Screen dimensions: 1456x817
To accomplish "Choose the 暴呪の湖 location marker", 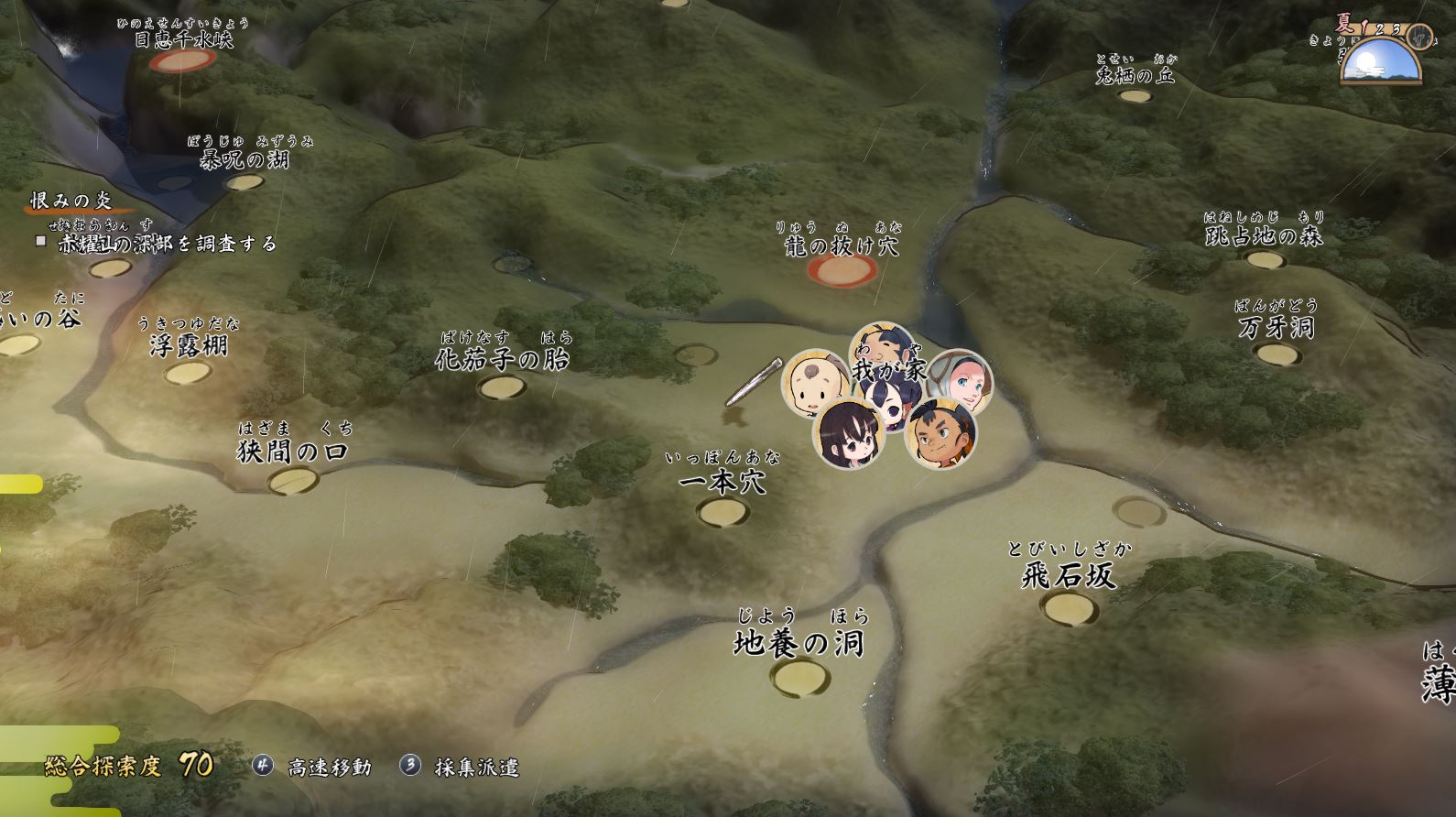I will pyautogui.click(x=244, y=181).
